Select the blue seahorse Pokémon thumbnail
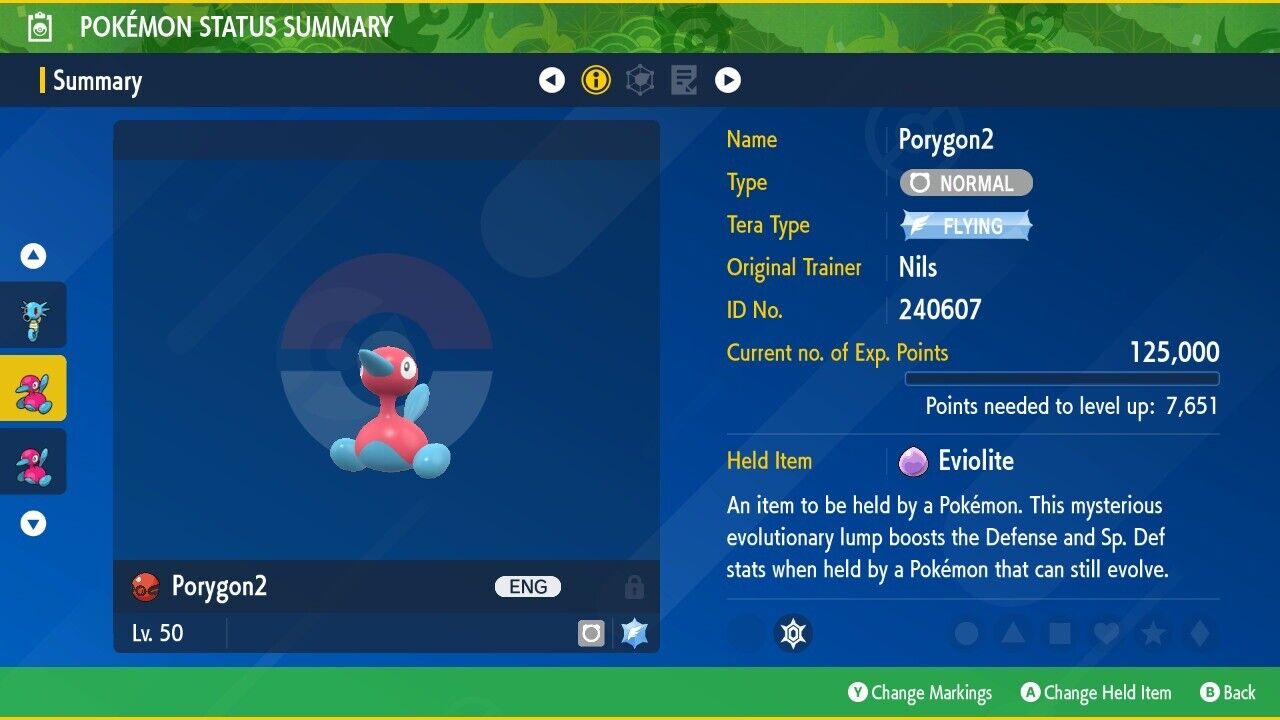1280x720 pixels. (x=34, y=315)
